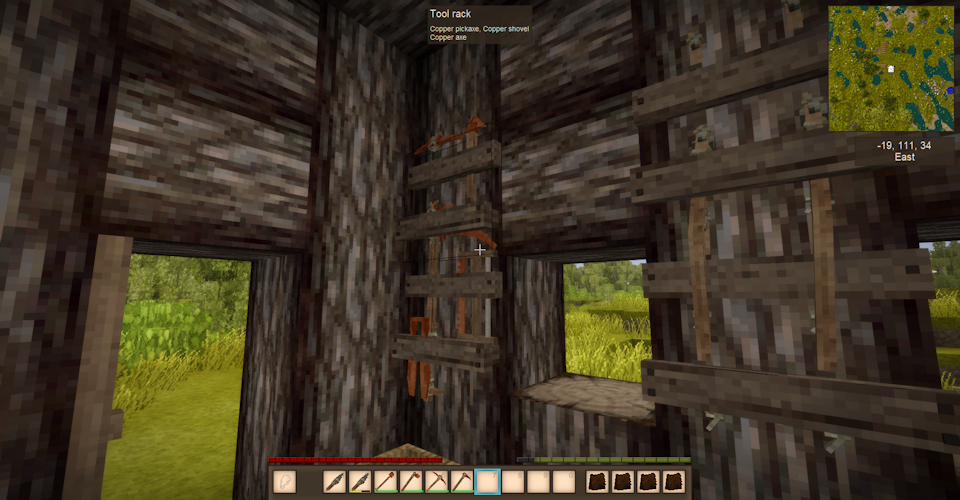Choose the copper axe hotbar slot

[411, 482]
